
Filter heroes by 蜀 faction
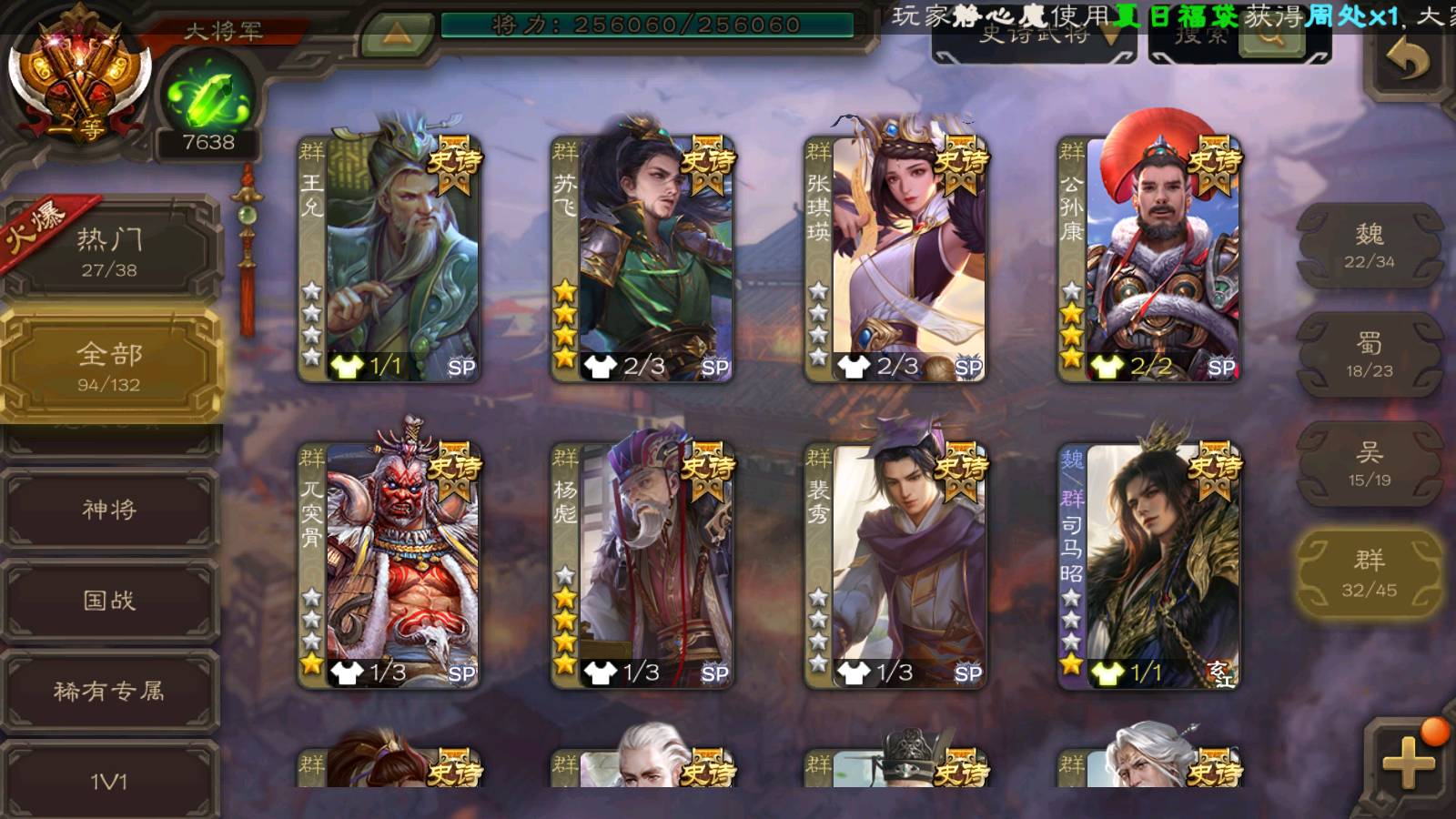(x=1370, y=355)
